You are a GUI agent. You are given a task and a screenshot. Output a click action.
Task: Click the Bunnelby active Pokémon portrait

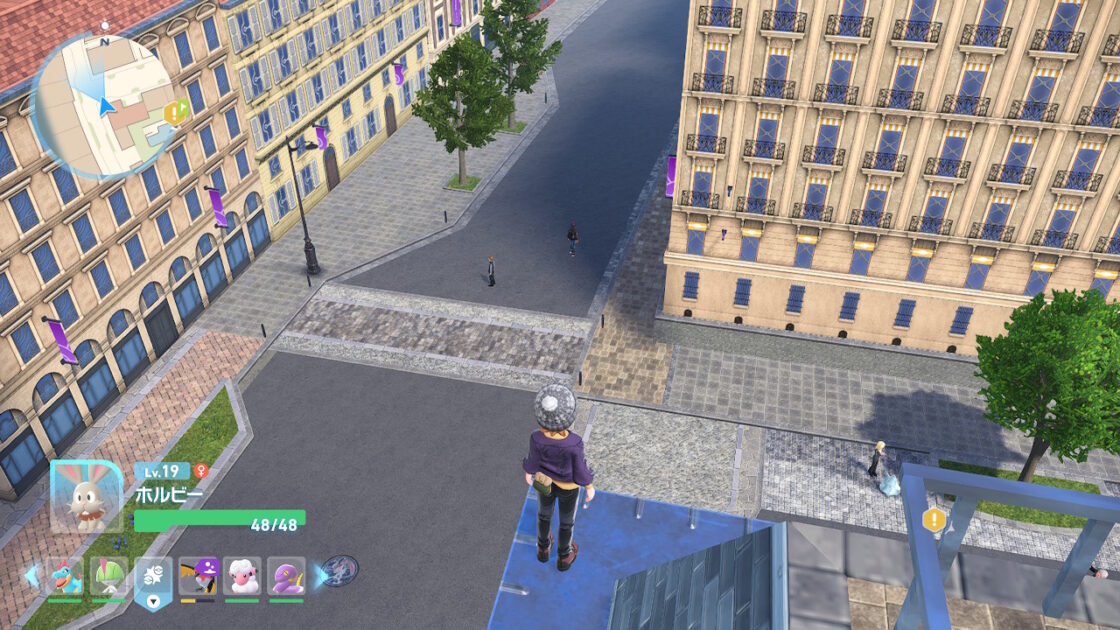(86, 495)
